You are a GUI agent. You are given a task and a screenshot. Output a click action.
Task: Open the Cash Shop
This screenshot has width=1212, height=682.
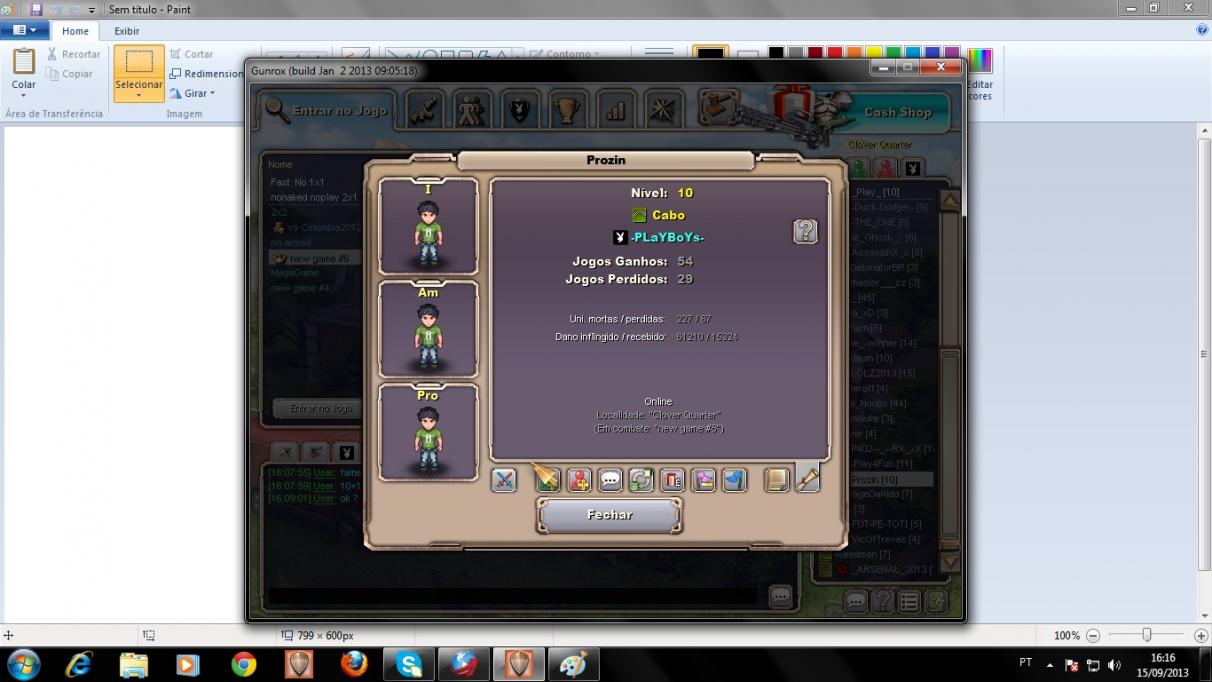[897, 112]
